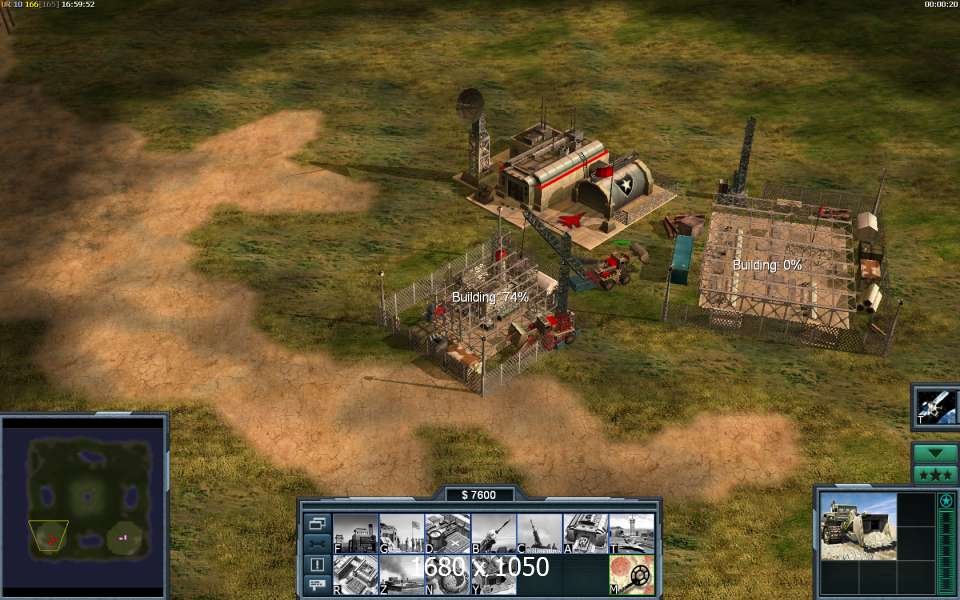Click the exclamation mark button
The height and width of the screenshot is (600, 960).
317,564
